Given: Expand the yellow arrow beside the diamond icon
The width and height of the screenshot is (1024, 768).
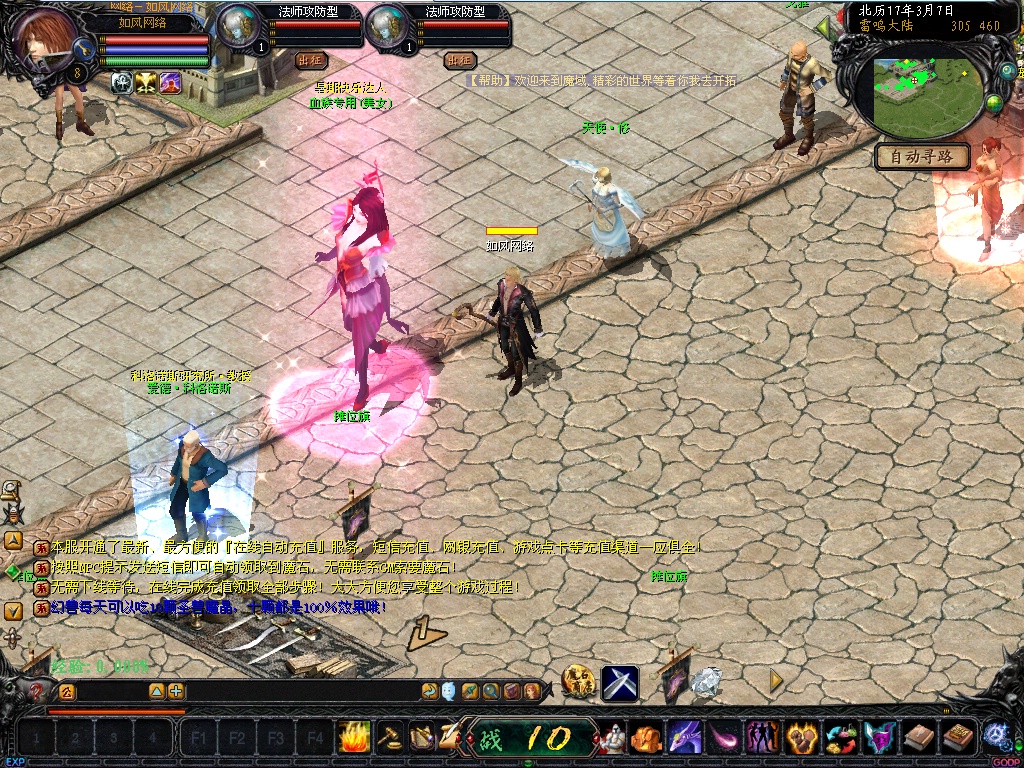Looking at the screenshot, I should coord(775,680).
